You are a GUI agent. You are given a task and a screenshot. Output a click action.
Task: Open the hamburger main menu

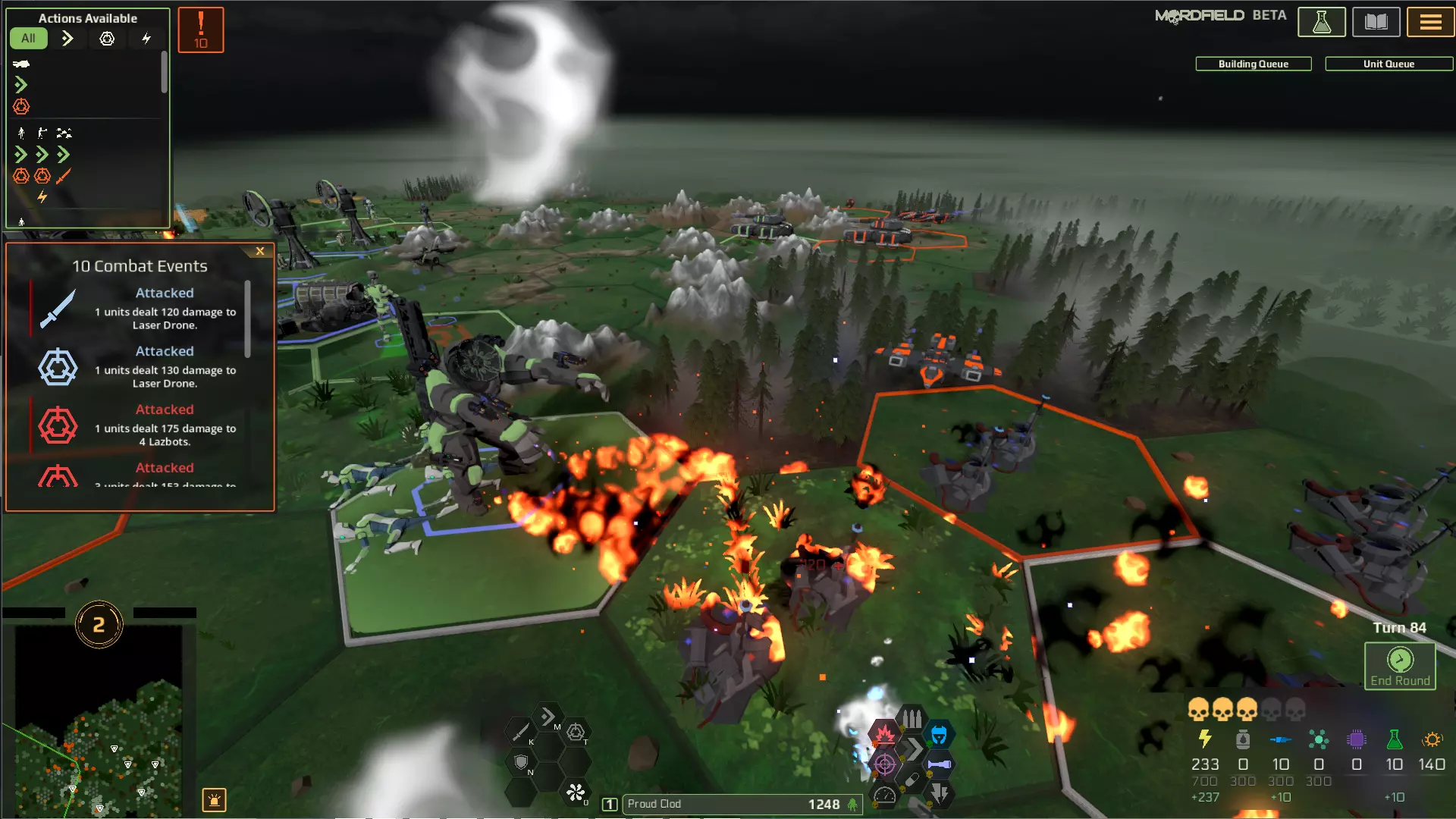tap(1430, 22)
